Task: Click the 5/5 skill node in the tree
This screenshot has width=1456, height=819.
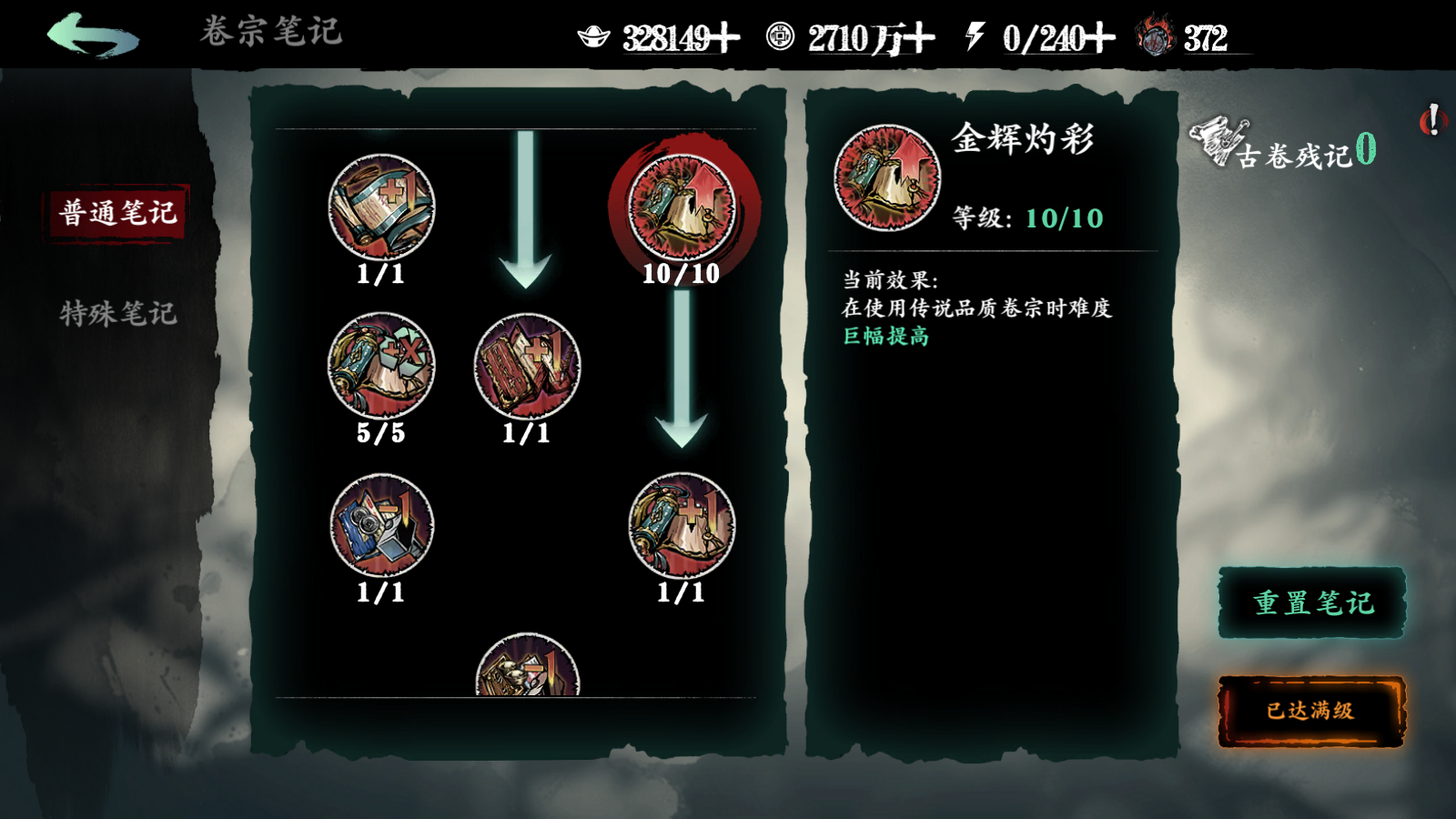Action: tap(382, 364)
